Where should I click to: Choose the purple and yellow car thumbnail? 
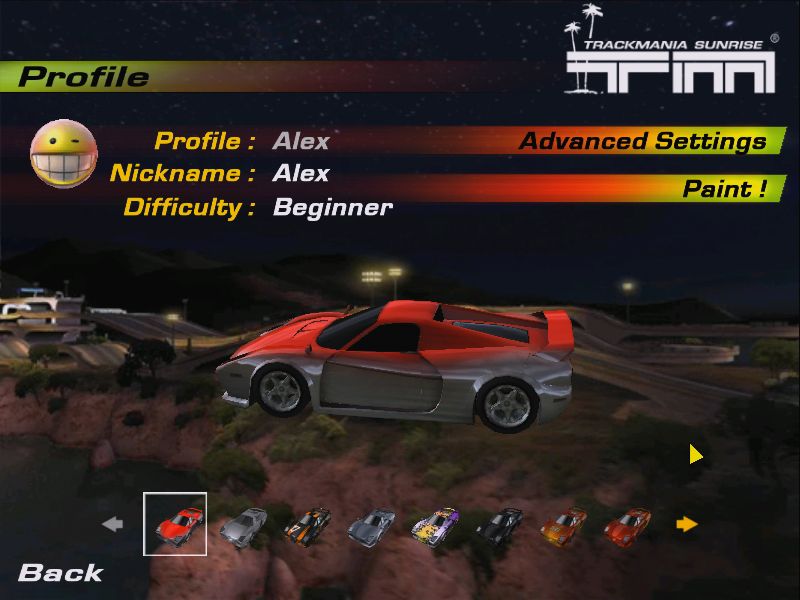[x=435, y=523]
